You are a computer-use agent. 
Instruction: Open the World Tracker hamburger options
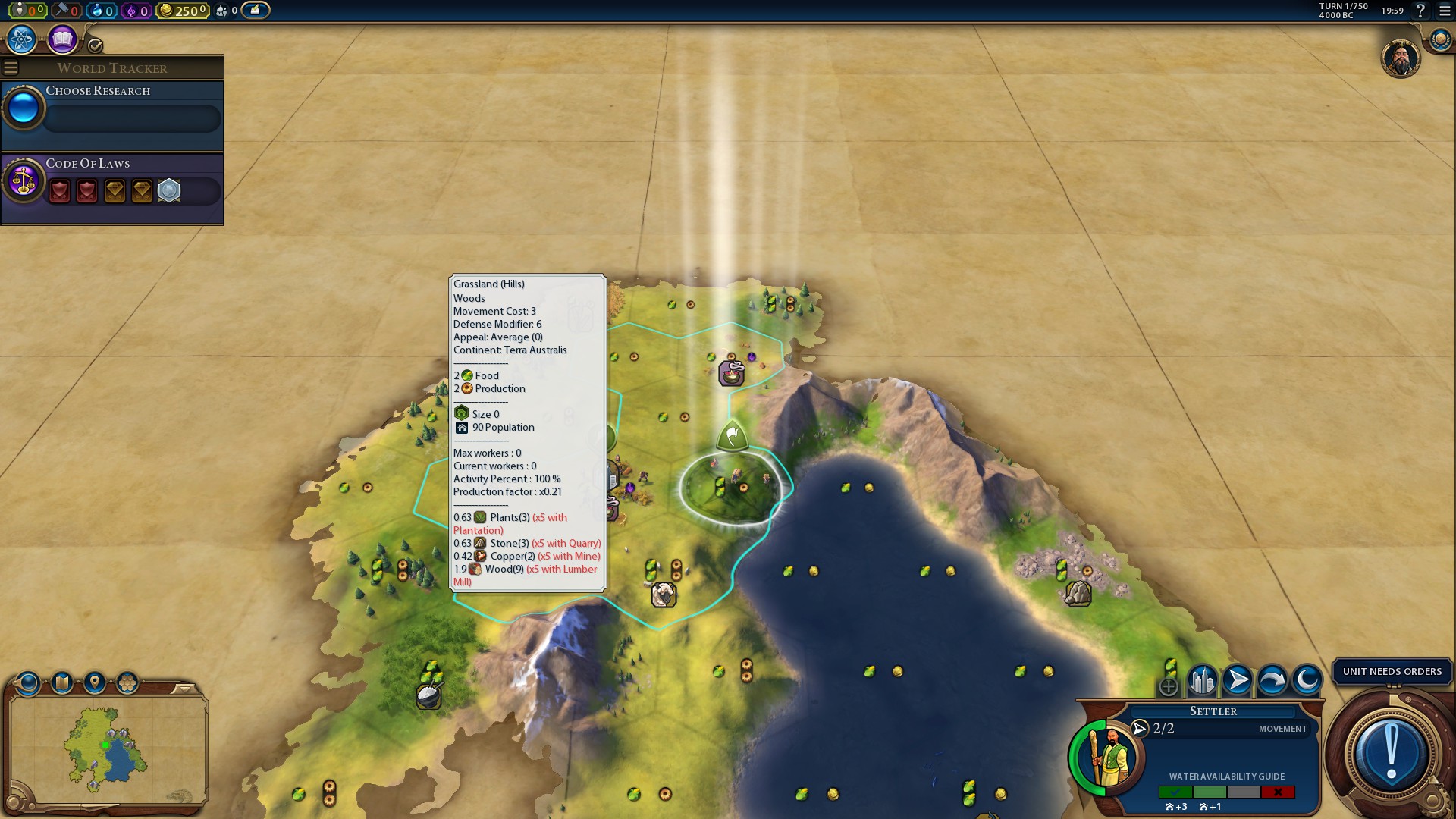[11, 68]
